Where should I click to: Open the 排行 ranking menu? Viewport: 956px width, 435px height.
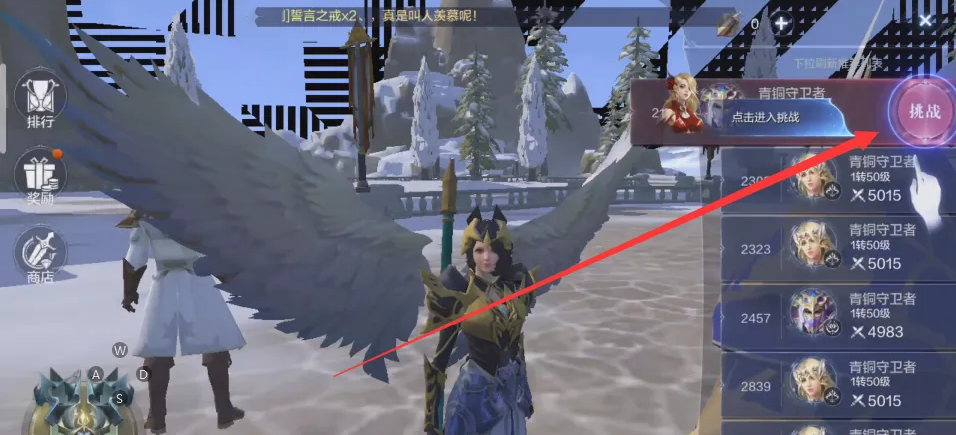[40, 104]
